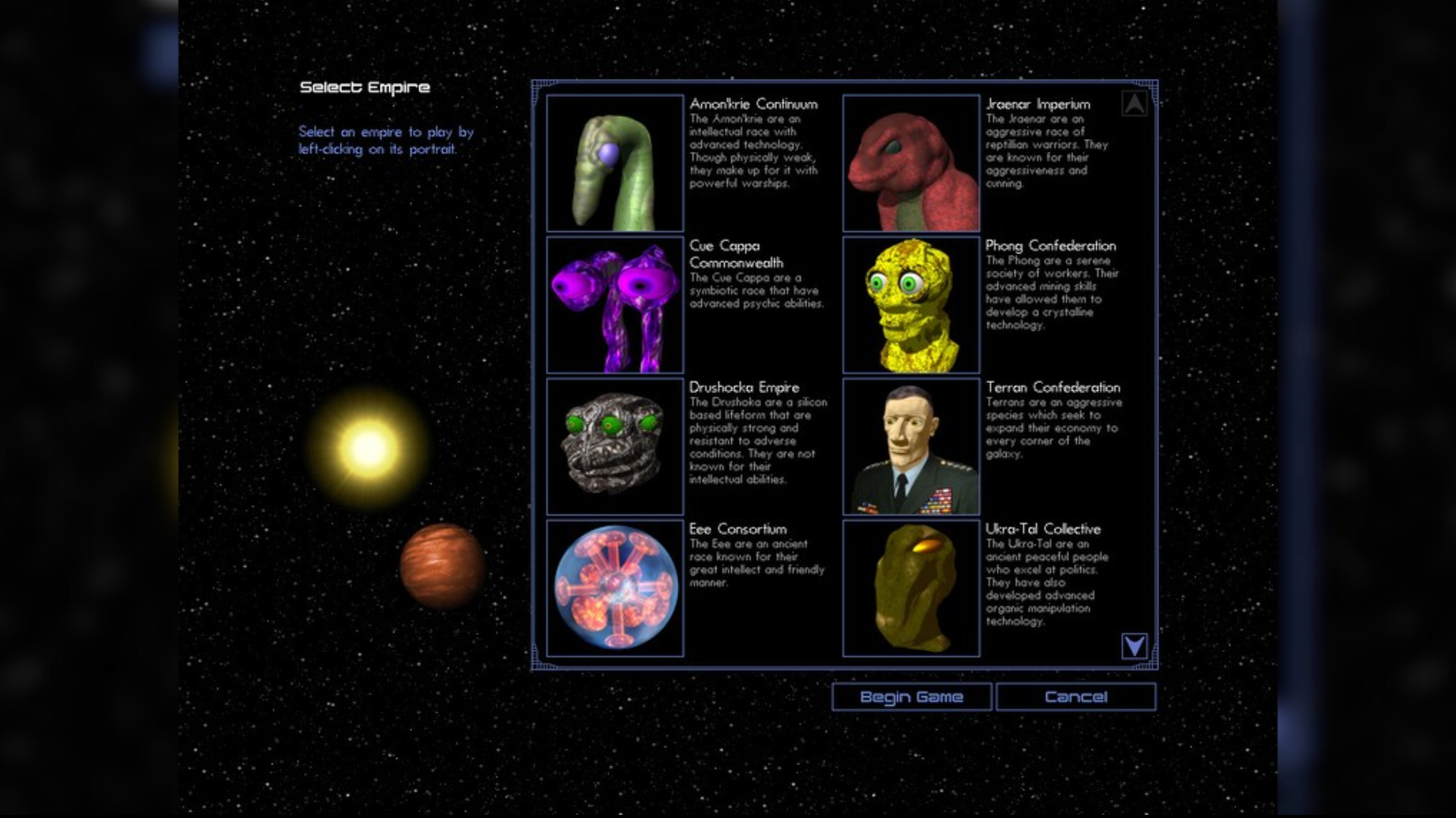The image size is (1456, 818).
Task: Click the up arrow of the empire list
Action: [x=1135, y=103]
